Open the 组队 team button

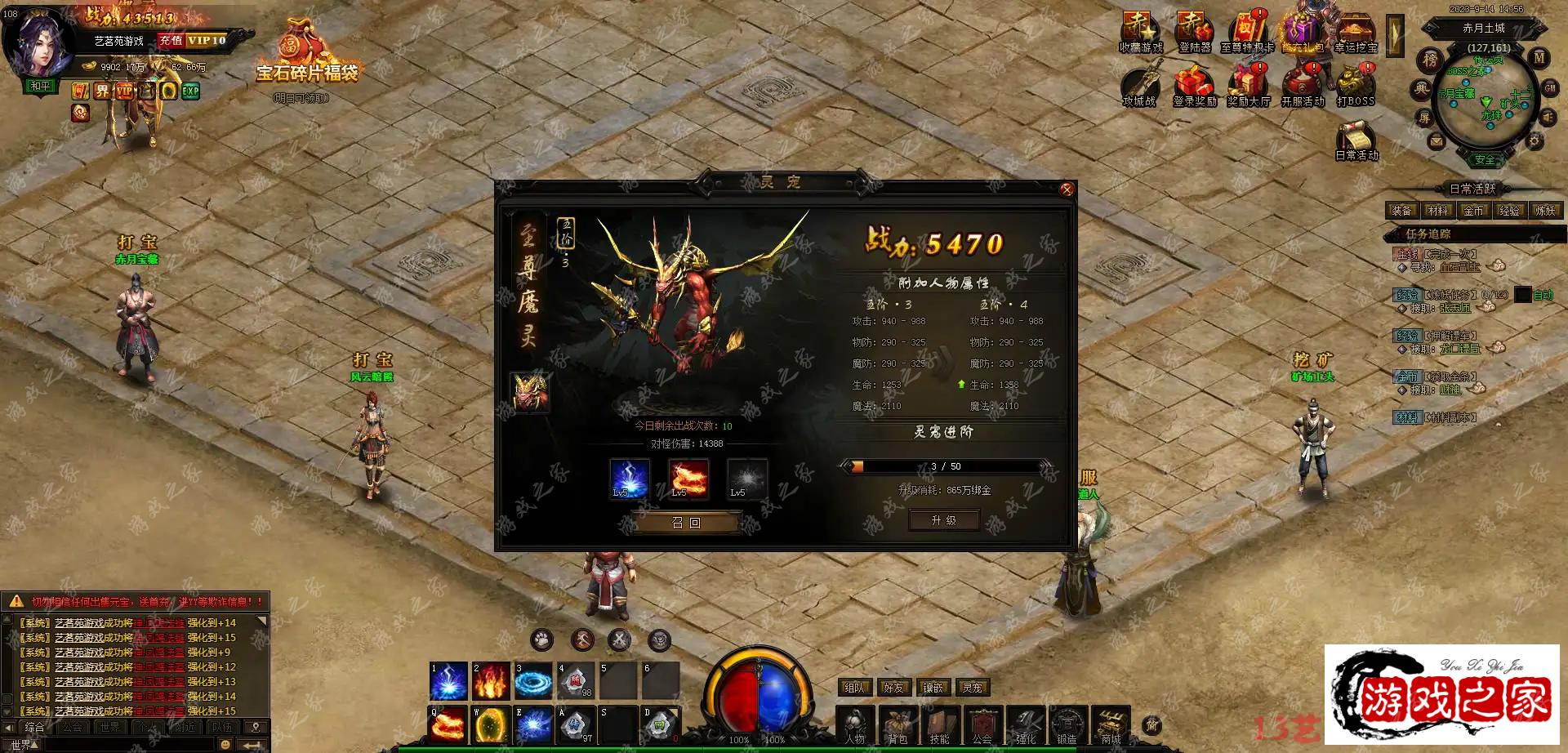point(855,688)
